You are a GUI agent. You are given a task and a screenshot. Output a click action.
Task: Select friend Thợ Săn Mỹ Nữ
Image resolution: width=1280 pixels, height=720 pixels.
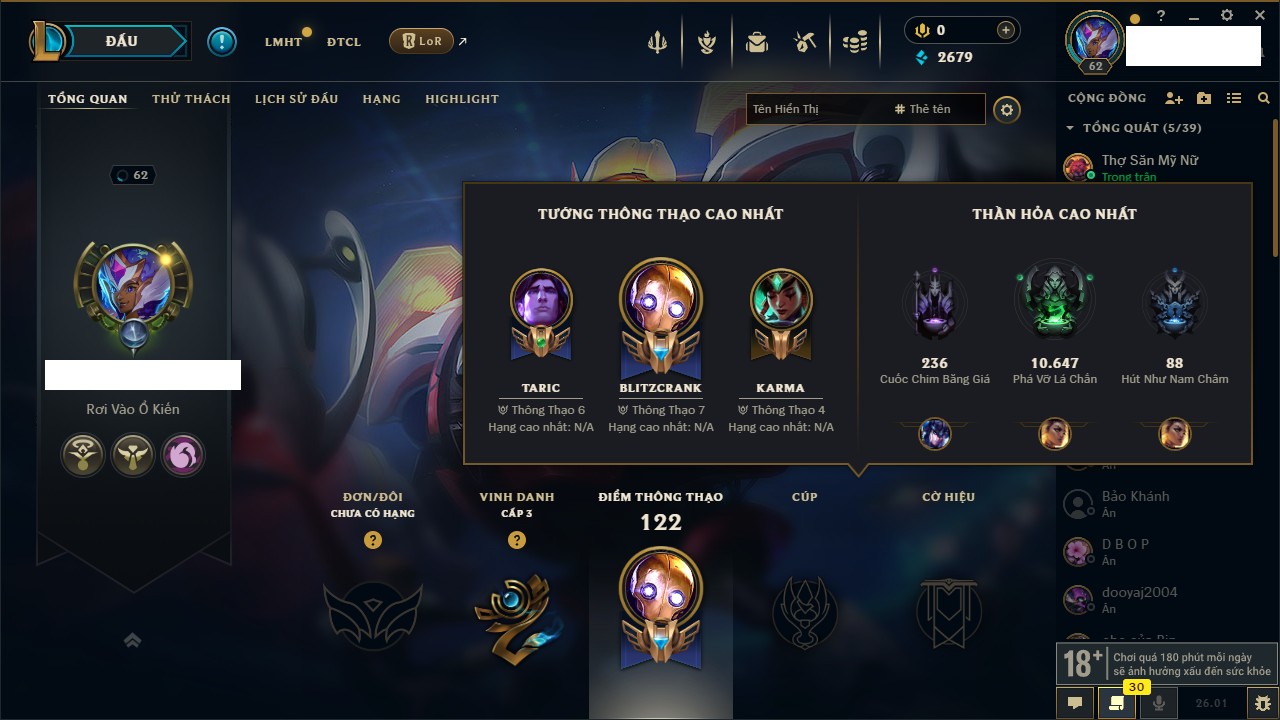pos(1149,160)
